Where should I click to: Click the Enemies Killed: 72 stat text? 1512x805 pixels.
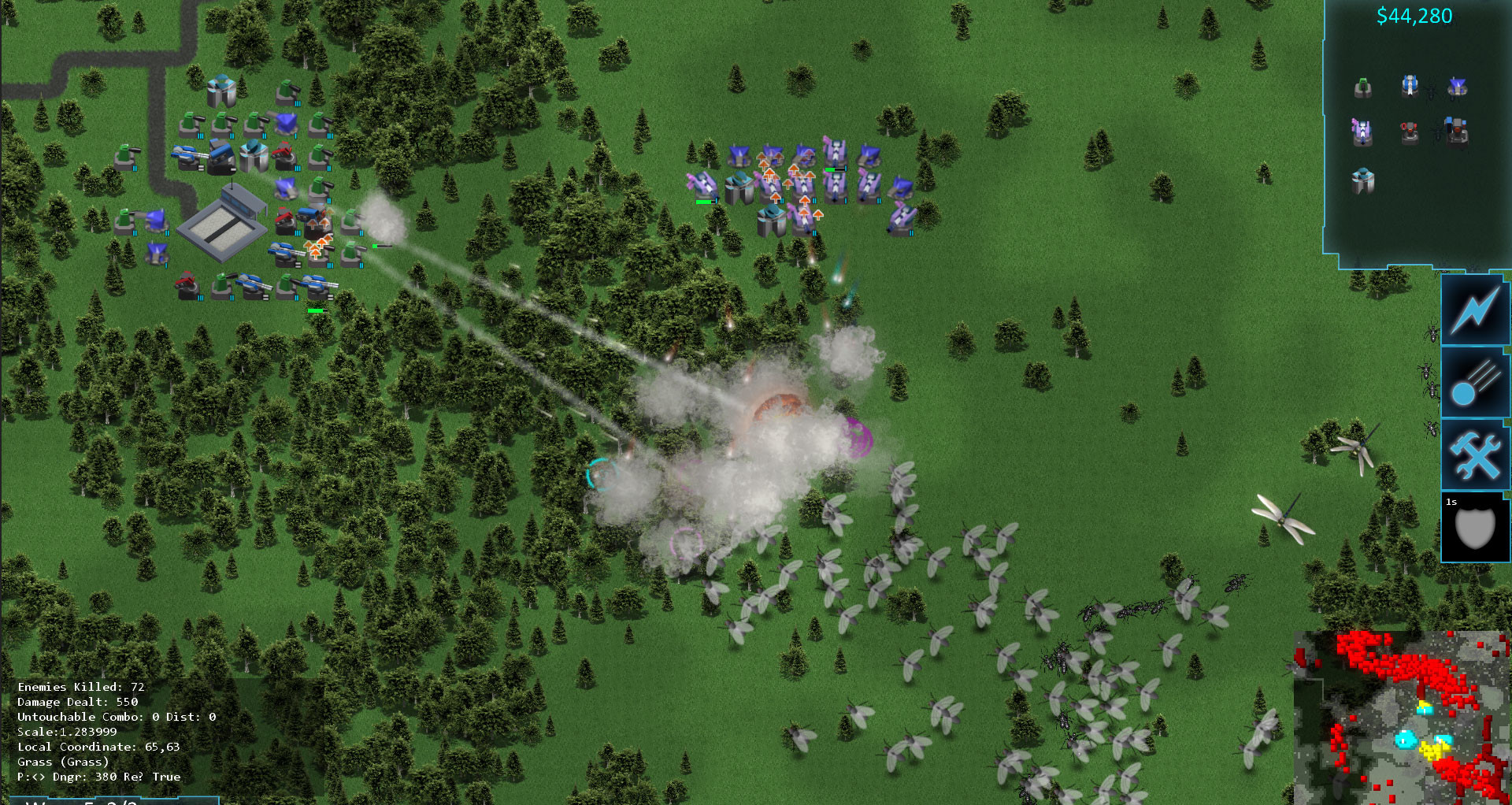click(81, 688)
